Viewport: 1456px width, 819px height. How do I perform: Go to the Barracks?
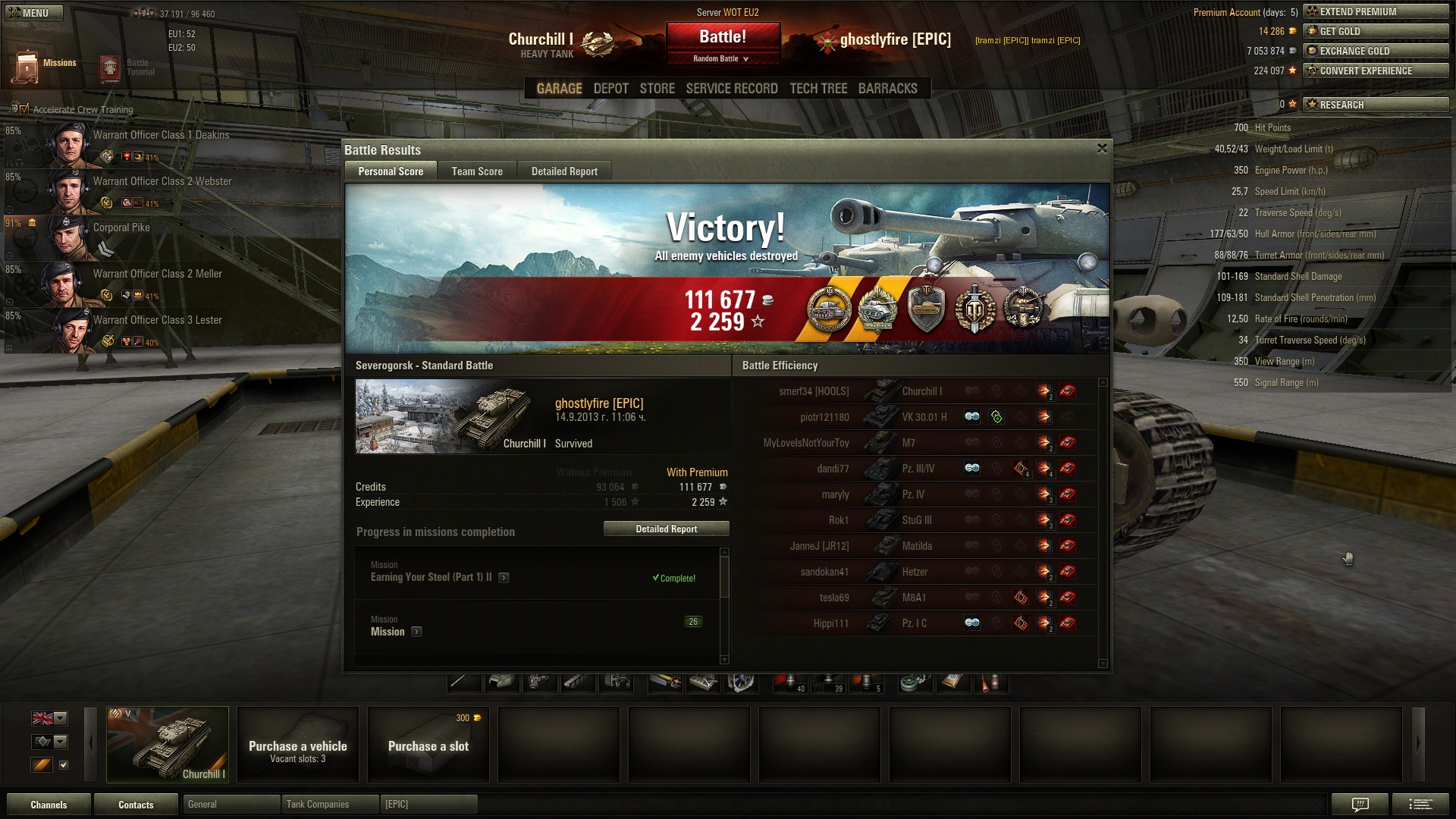[887, 89]
